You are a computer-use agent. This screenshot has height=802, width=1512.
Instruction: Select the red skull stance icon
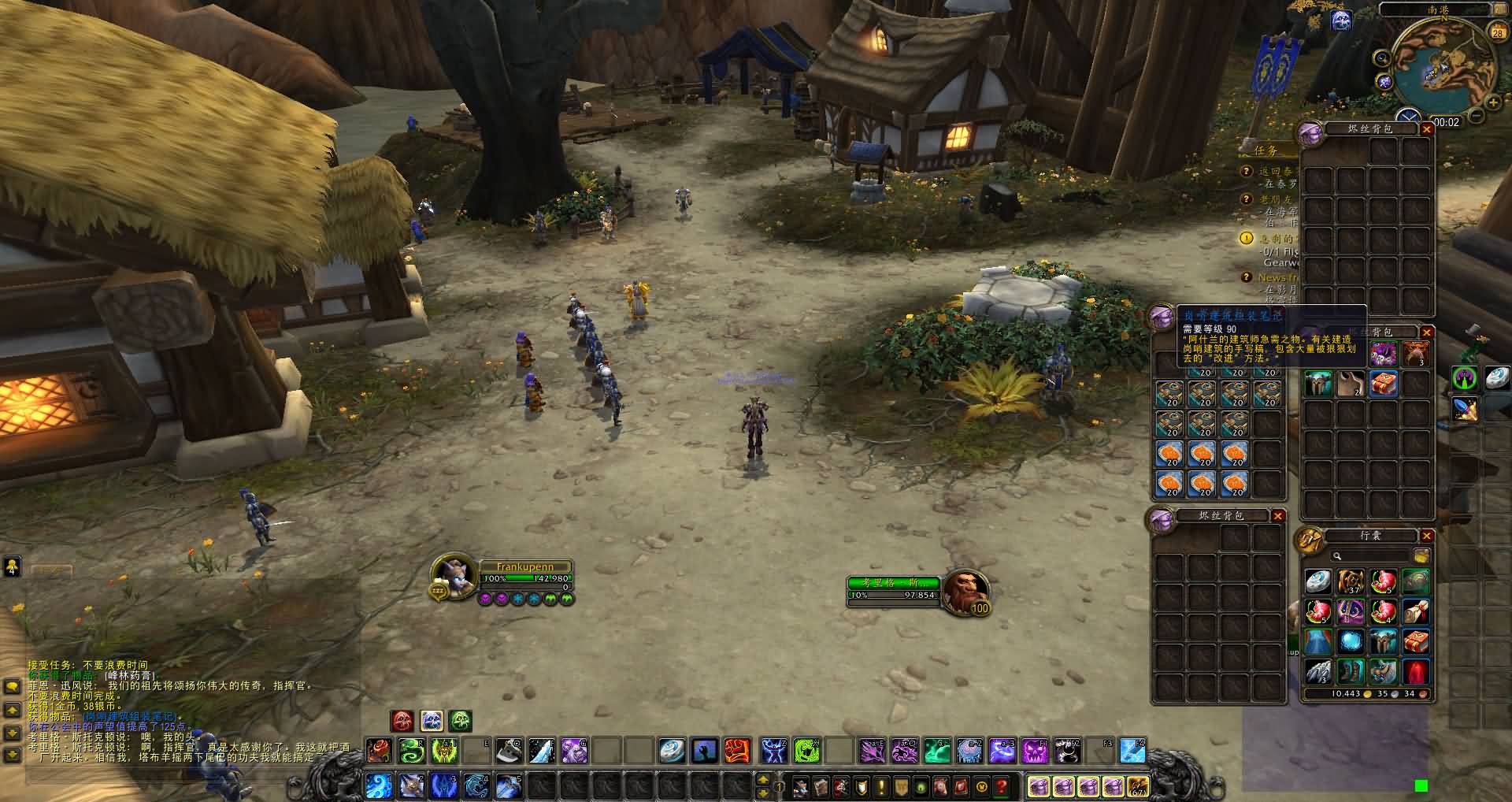point(402,721)
